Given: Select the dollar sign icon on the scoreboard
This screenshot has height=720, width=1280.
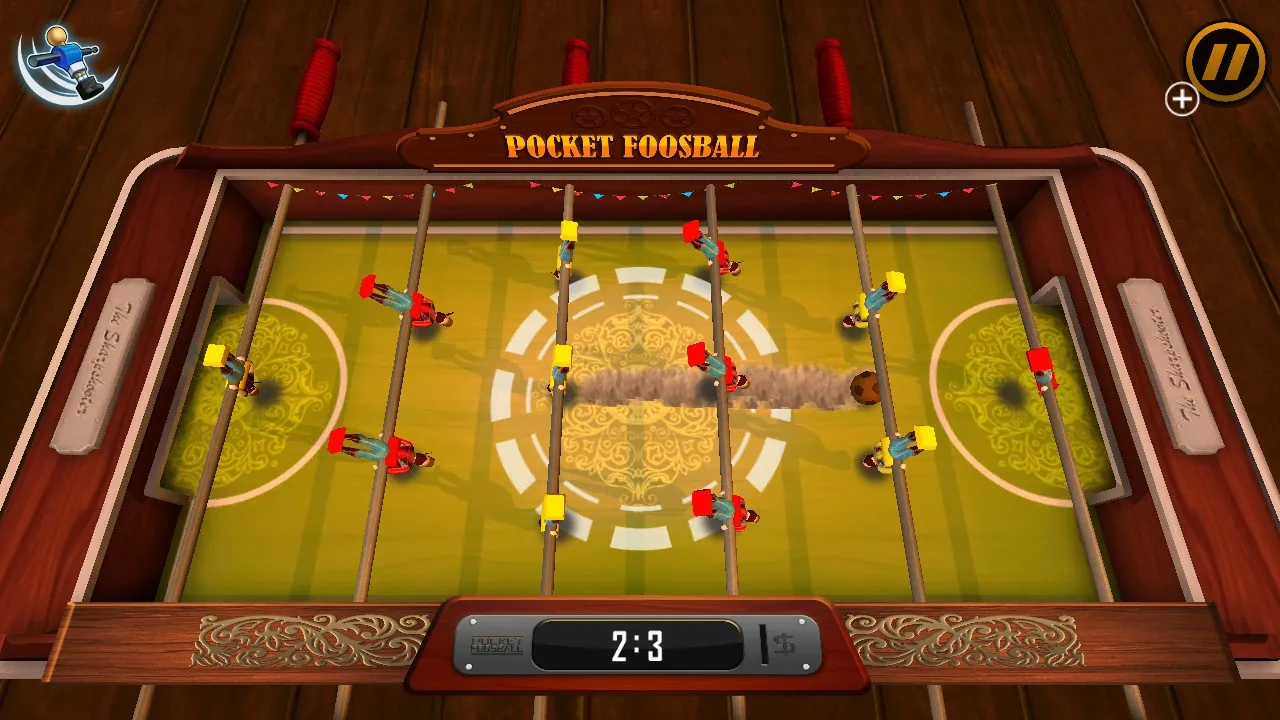Looking at the screenshot, I should pos(785,643).
